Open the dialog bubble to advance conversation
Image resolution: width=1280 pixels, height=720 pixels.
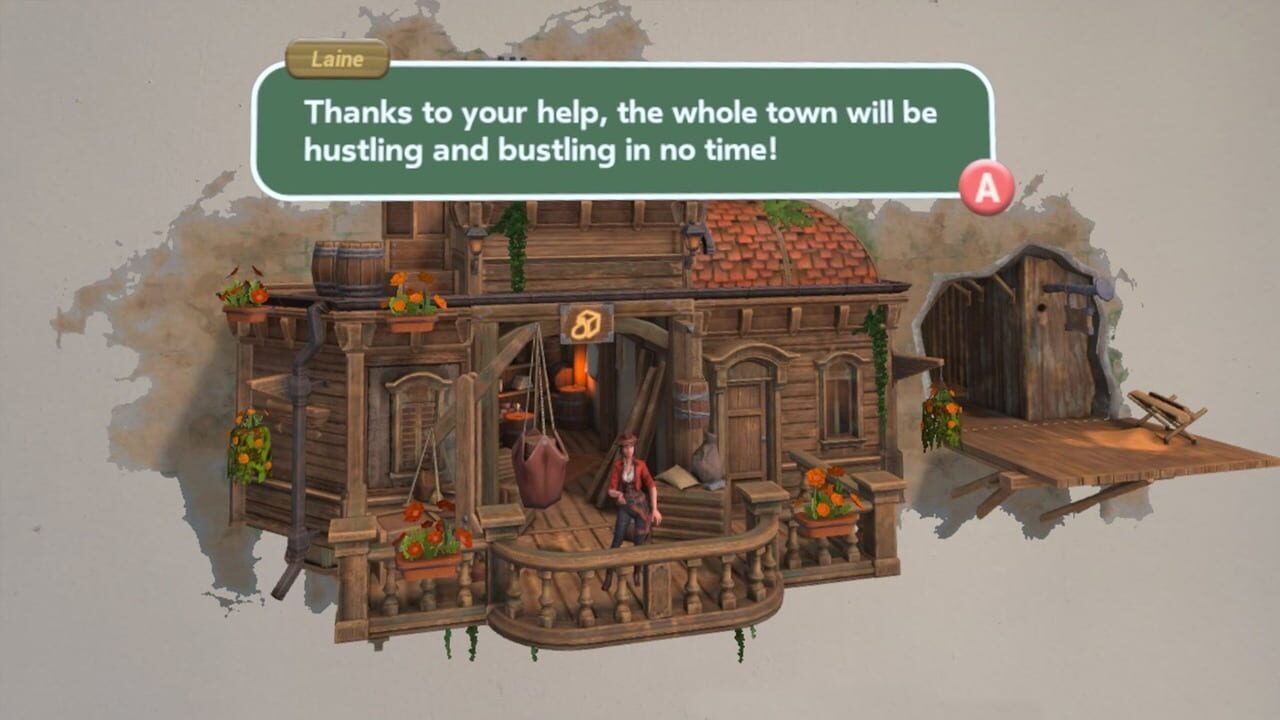(x=985, y=185)
